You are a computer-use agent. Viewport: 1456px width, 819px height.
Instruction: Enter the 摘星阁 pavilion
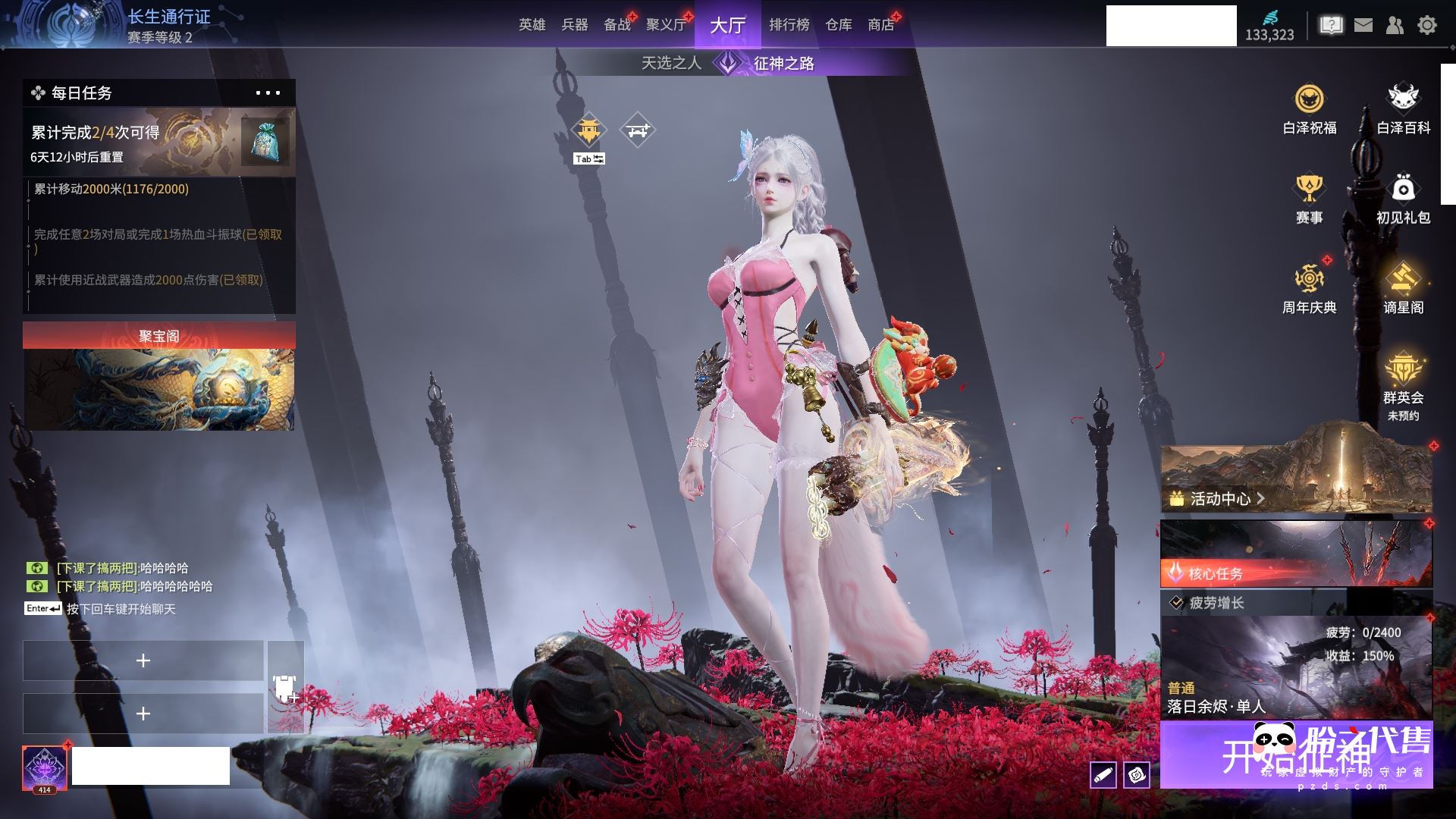click(x=1403, y=288)
